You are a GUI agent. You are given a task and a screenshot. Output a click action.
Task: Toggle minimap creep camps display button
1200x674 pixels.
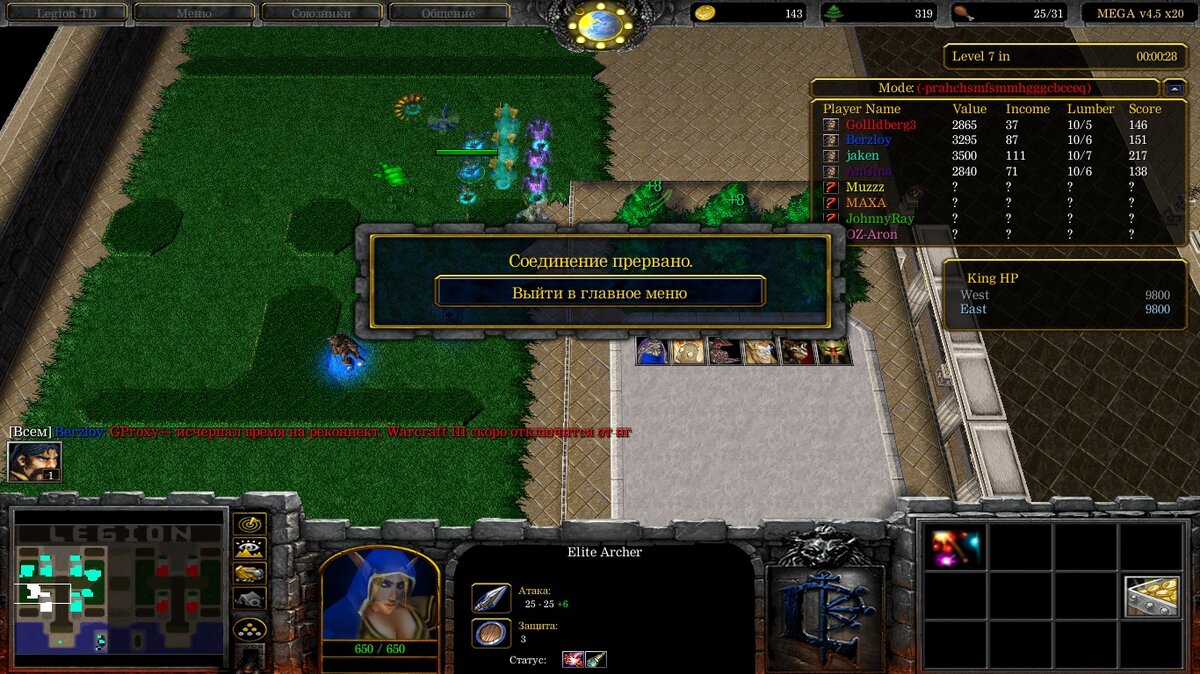[x=249, y=598]
